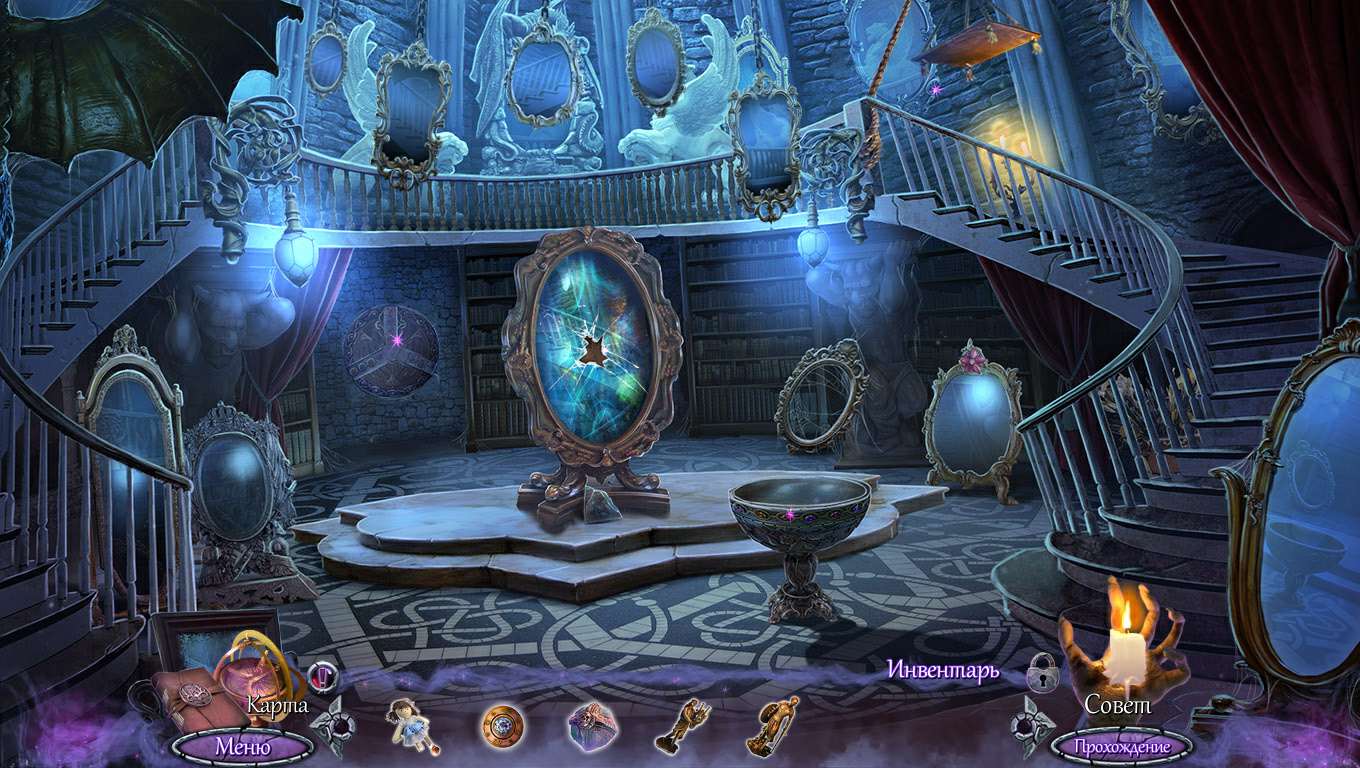Open the Прохождение walkthrough guide
1360x768 pixels.
tap(1121, 746)
